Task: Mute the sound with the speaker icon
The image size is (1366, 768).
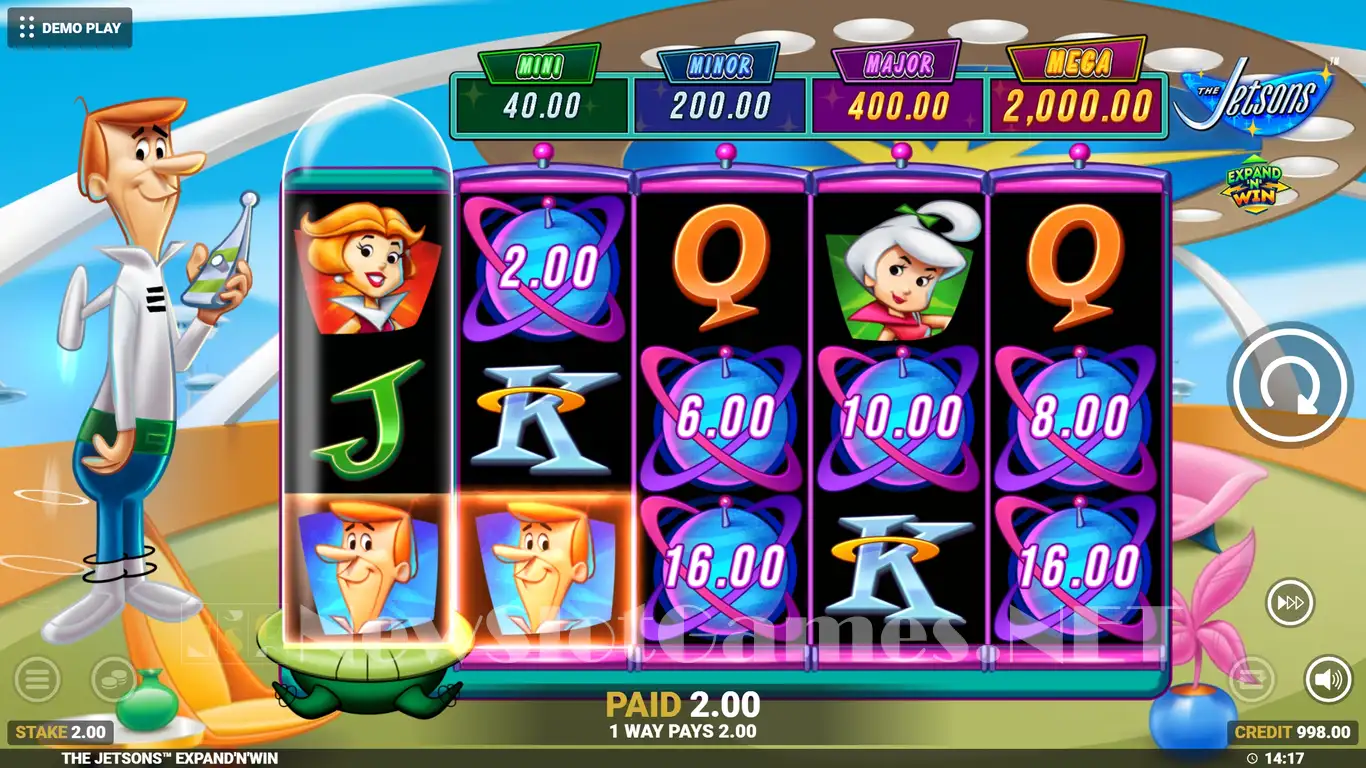Action: [1328, 680]
